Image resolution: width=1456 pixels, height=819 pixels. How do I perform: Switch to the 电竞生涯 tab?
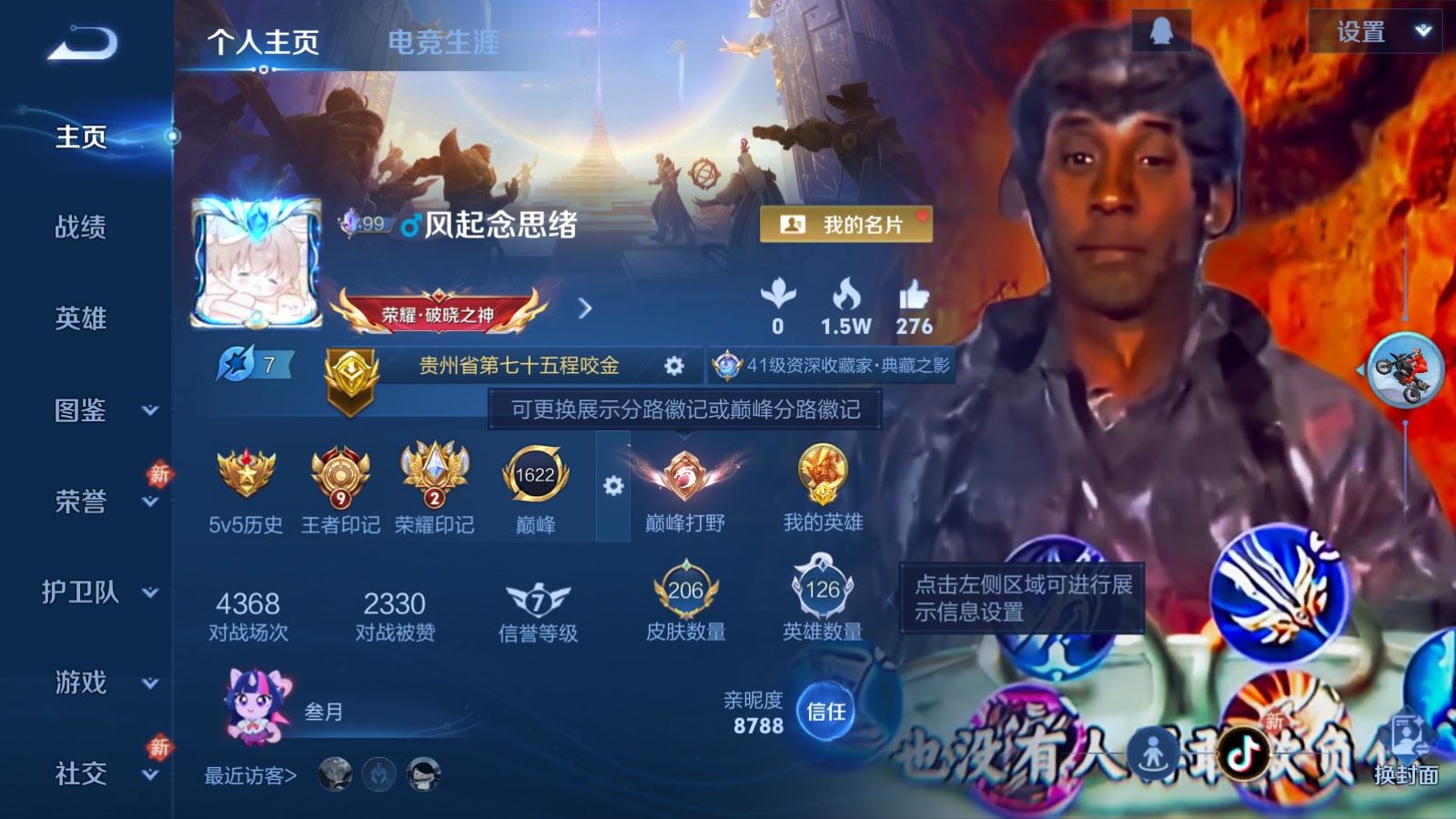click(x=443, y=43)
